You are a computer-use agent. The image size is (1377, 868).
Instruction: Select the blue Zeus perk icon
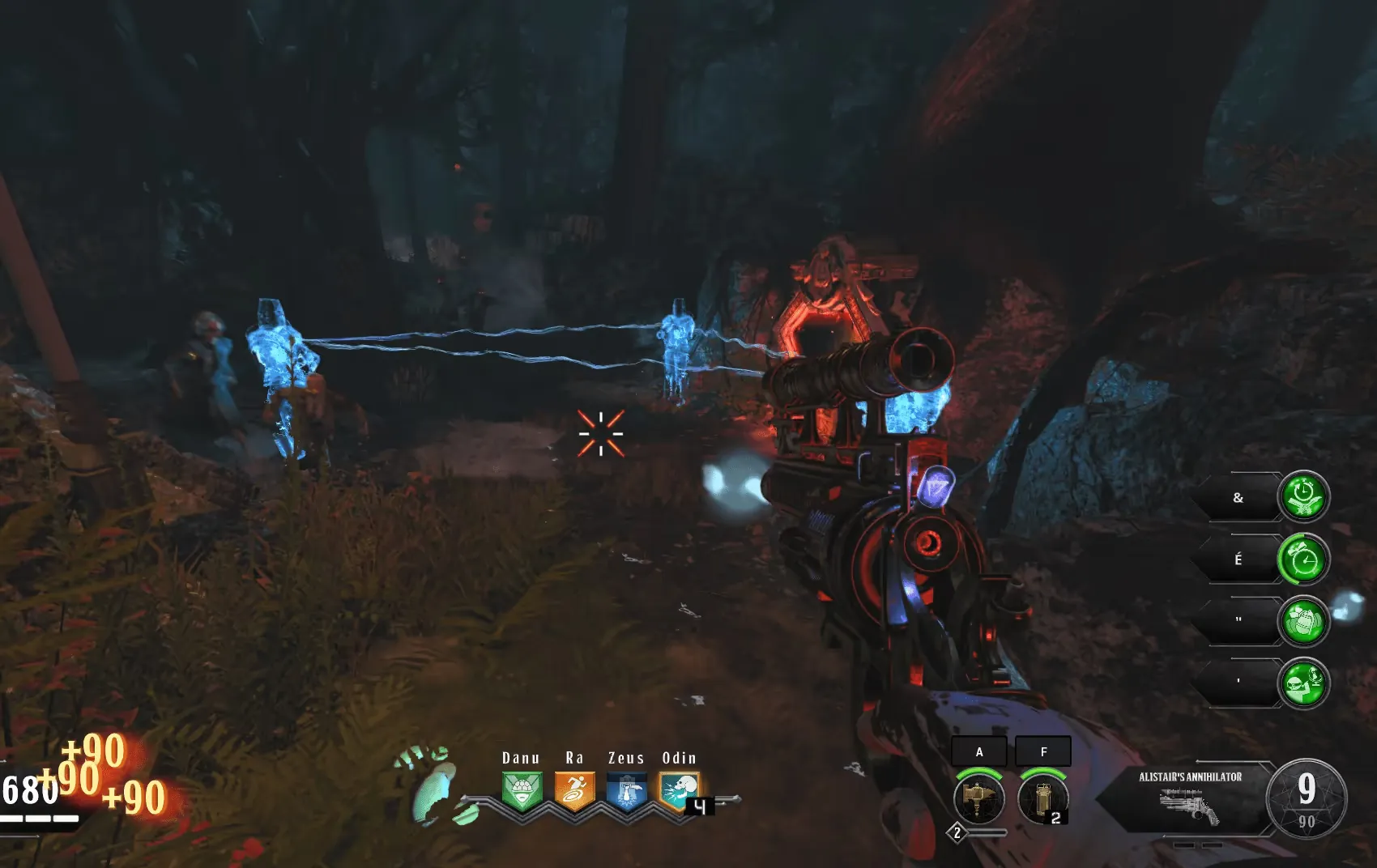627,790
